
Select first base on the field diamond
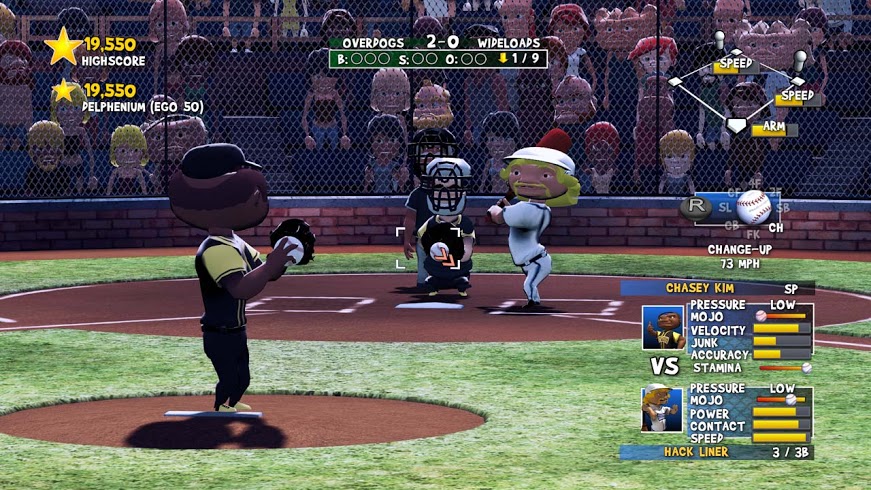[797, 82]
